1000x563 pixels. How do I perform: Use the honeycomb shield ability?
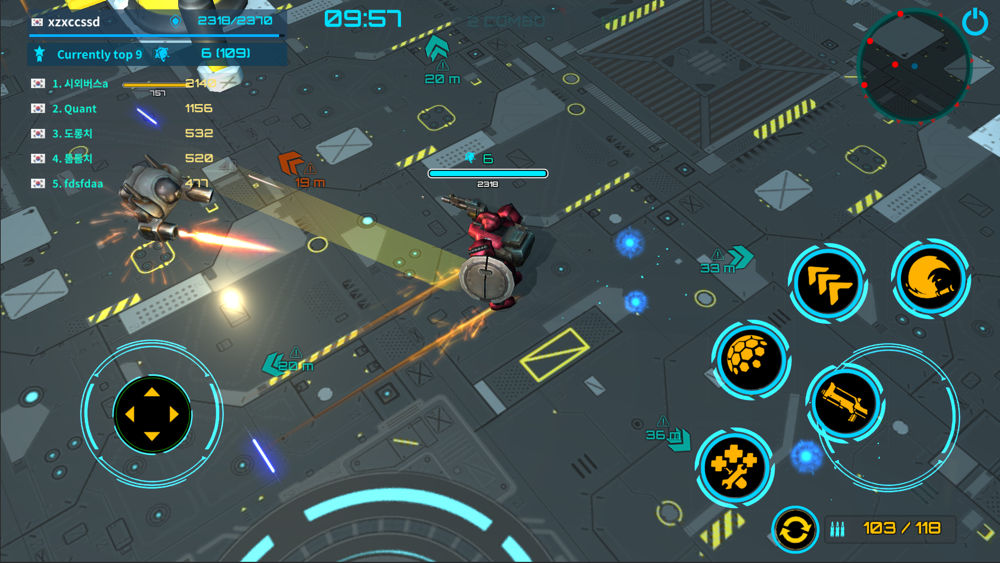(x=752, y=358)
